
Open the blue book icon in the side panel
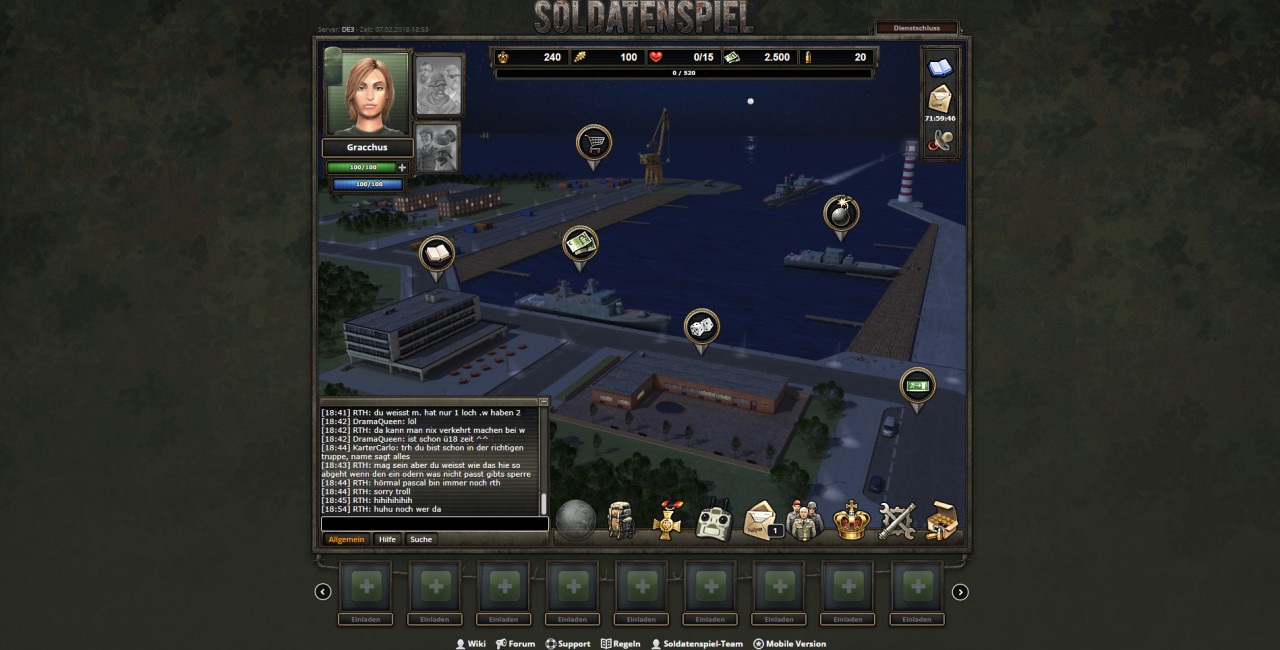point(941,67)
